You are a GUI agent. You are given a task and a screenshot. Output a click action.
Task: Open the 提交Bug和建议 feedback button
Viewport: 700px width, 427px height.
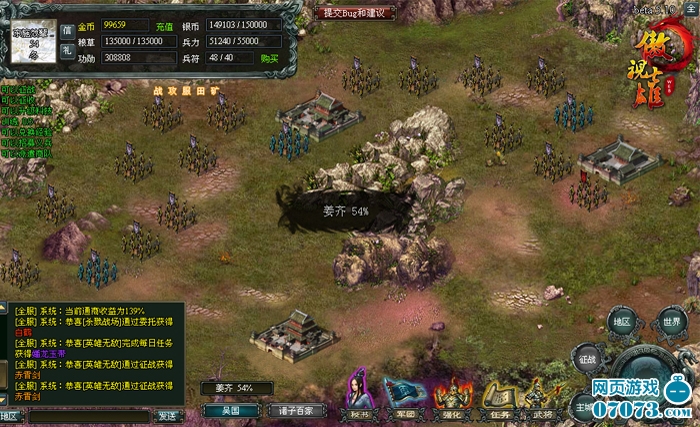click(359, 13)
